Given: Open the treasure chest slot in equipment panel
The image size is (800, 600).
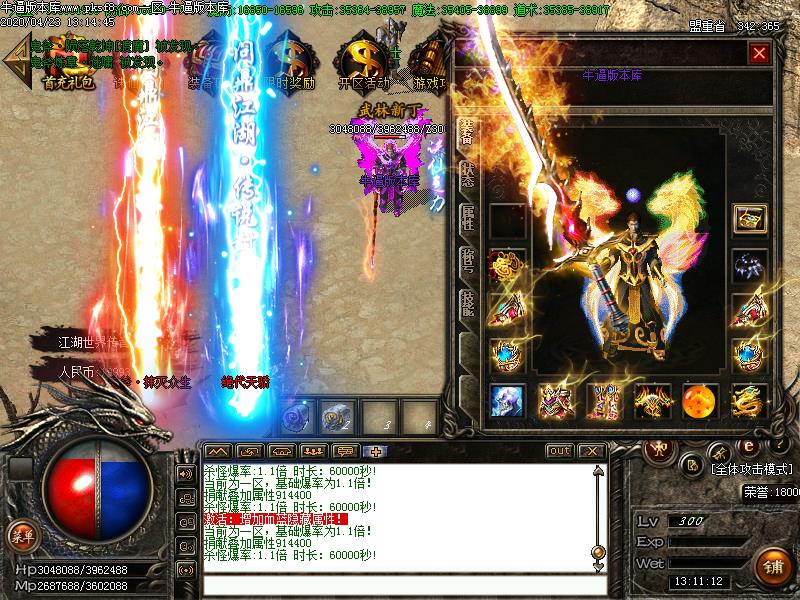Looking at the screenshot, I should [748, 219].
